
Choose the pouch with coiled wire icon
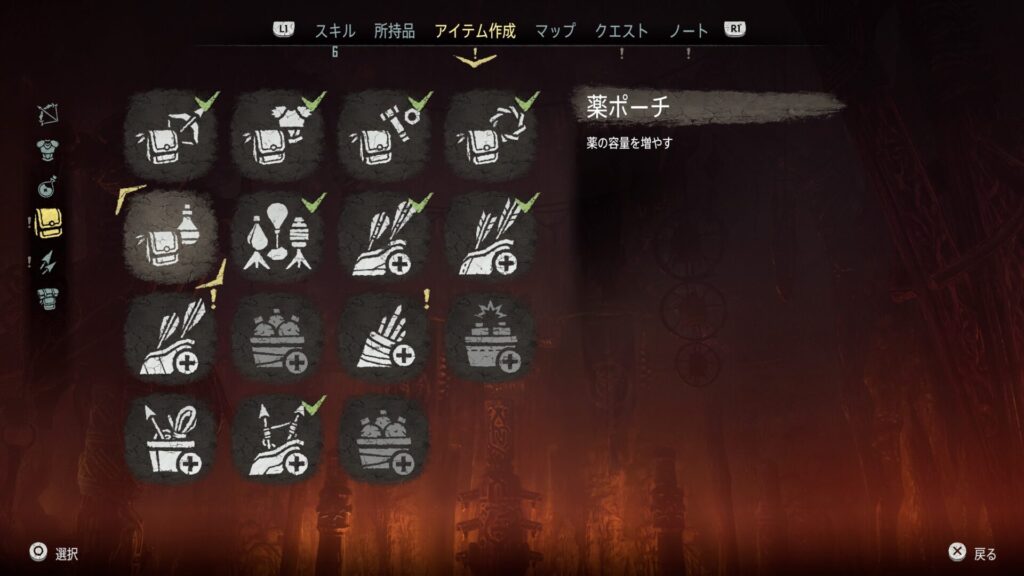491,135
